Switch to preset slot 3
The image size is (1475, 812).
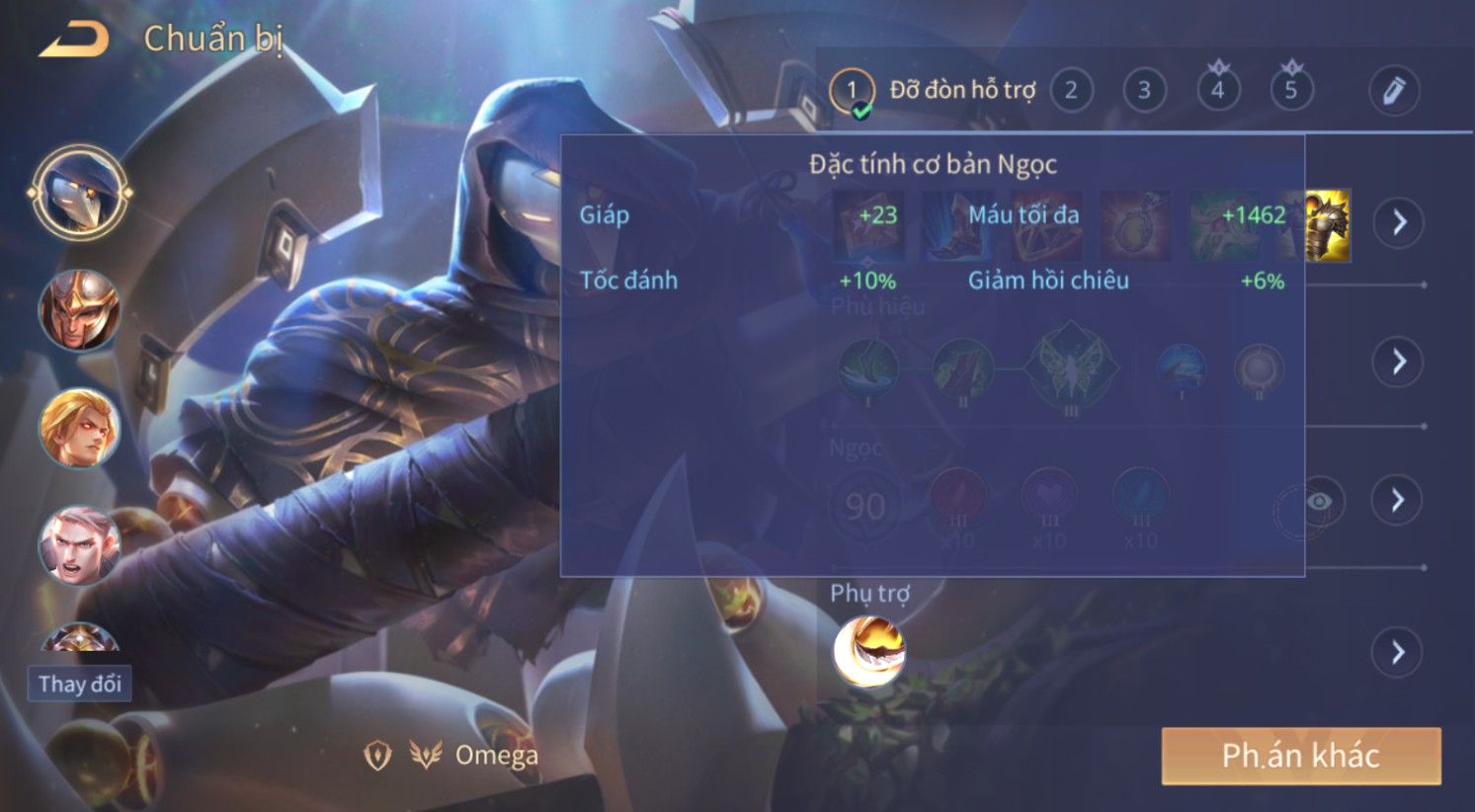[1144, 91]
